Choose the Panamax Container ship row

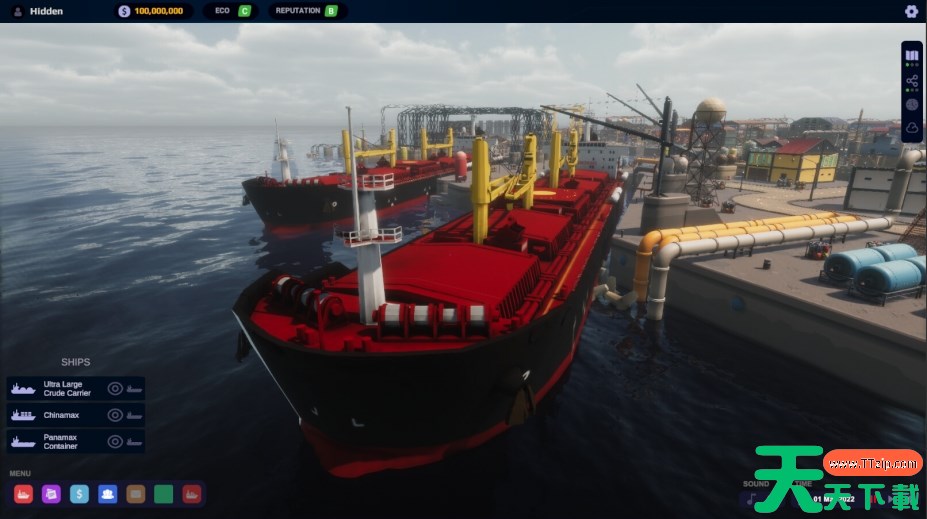(x=60, y=441)
